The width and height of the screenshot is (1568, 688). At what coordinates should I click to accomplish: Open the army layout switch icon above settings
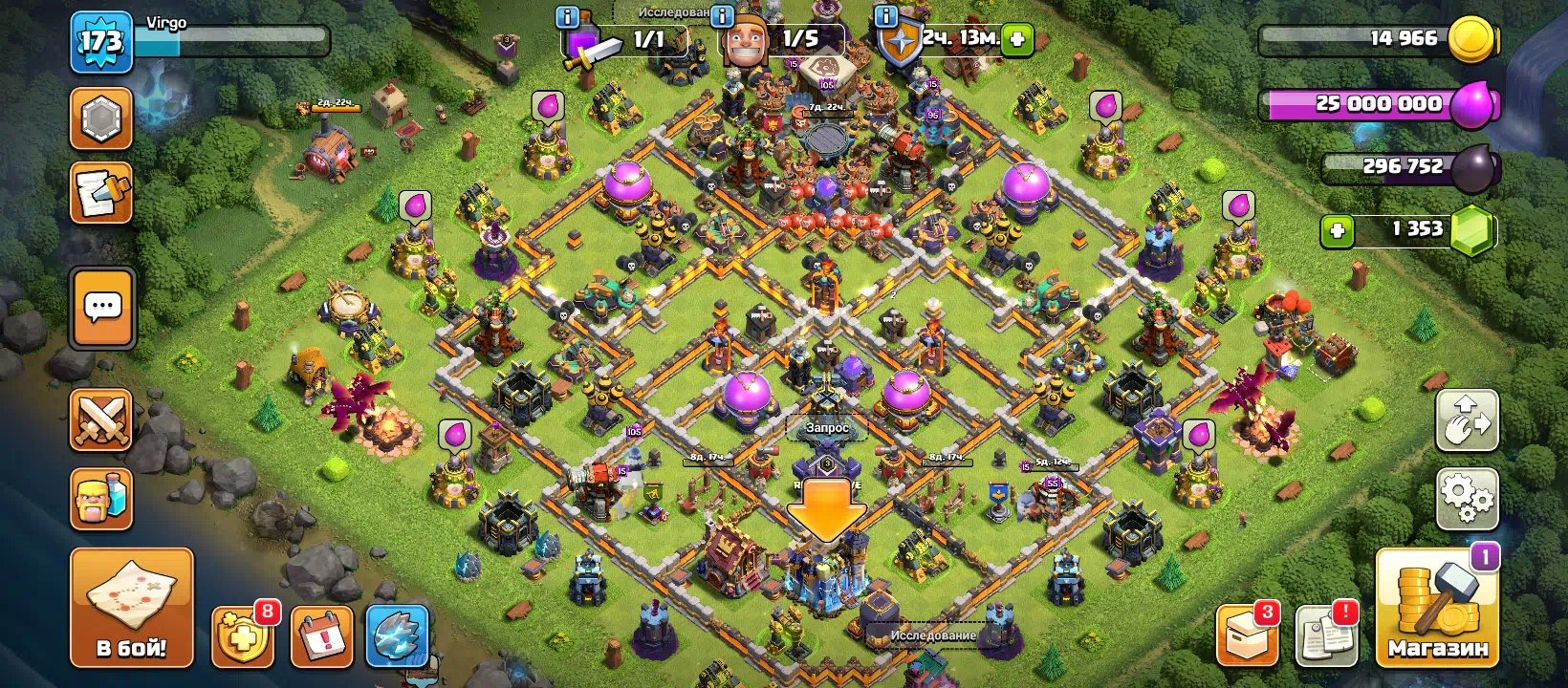(1467, 421)
